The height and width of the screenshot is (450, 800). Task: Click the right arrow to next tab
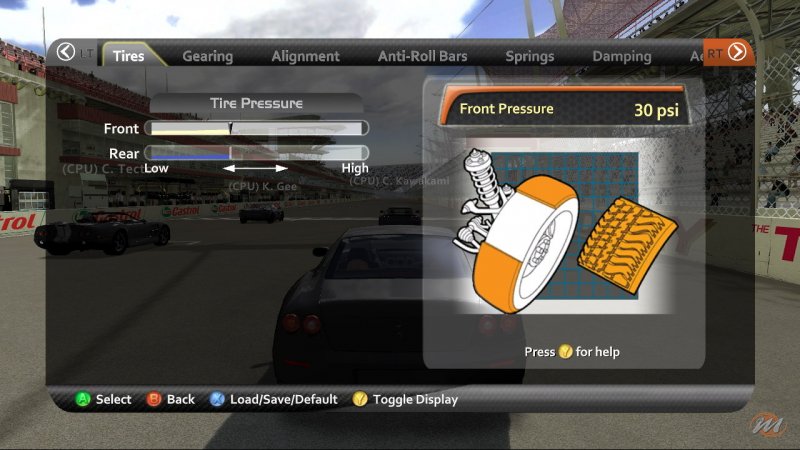[737, 51]
